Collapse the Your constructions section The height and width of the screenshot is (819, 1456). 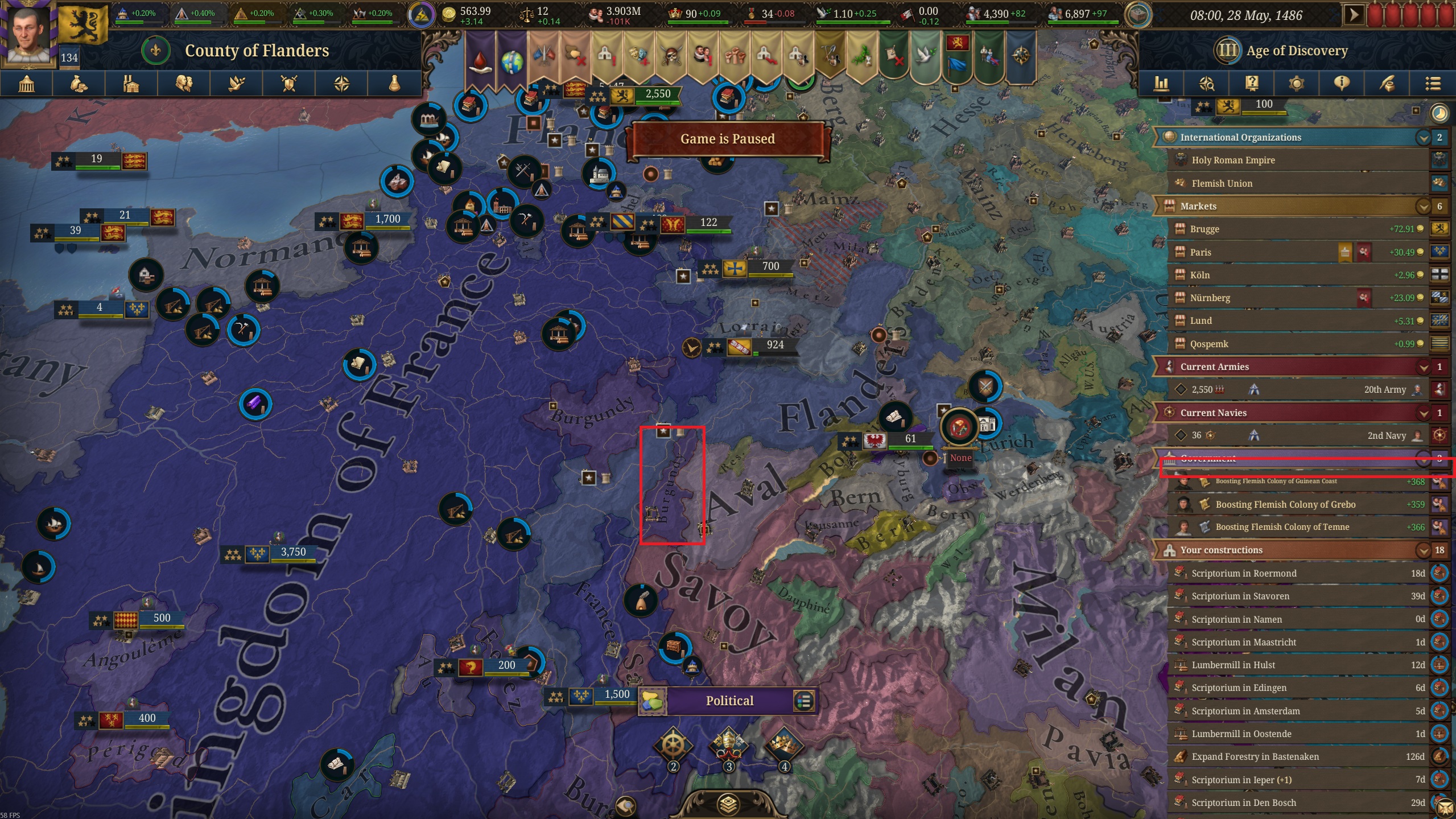pos(1424,550)
